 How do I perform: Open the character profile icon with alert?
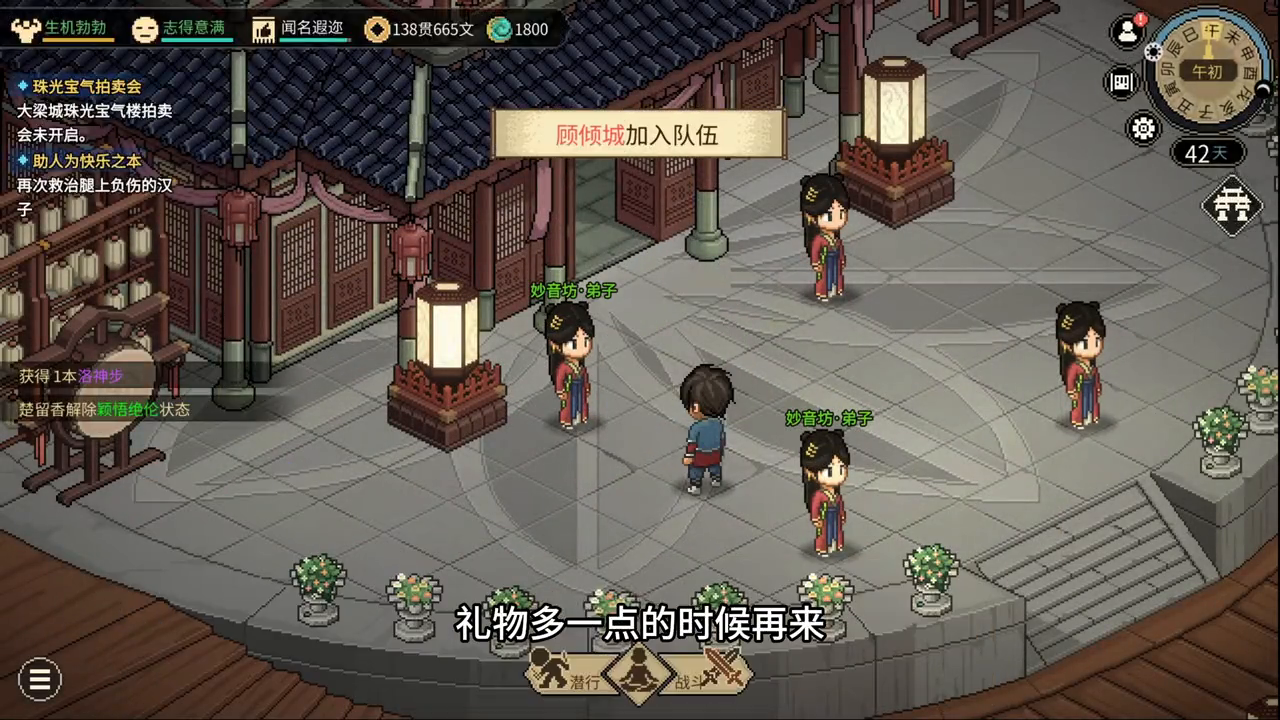click(1128, 31)
